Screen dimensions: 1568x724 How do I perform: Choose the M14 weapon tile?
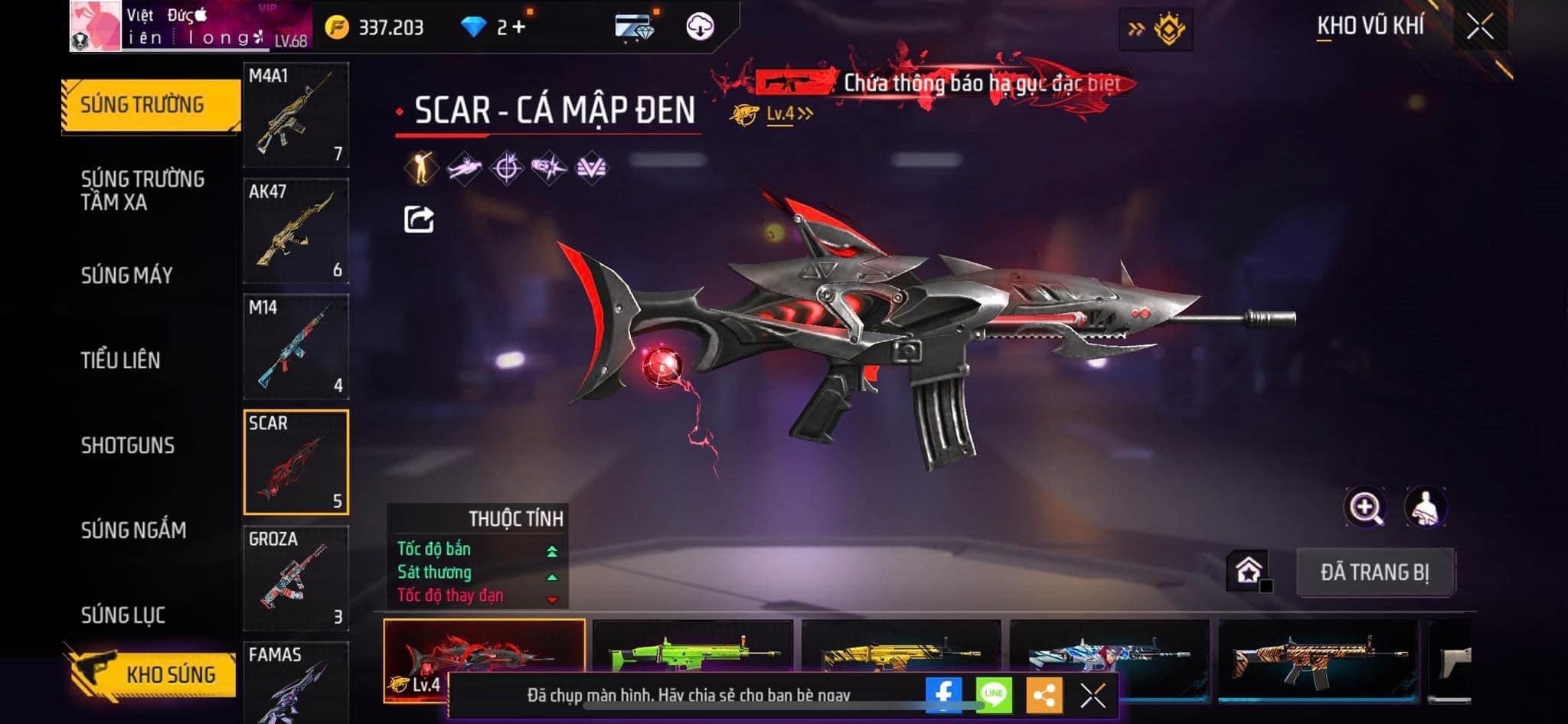(x=296, y=347)
